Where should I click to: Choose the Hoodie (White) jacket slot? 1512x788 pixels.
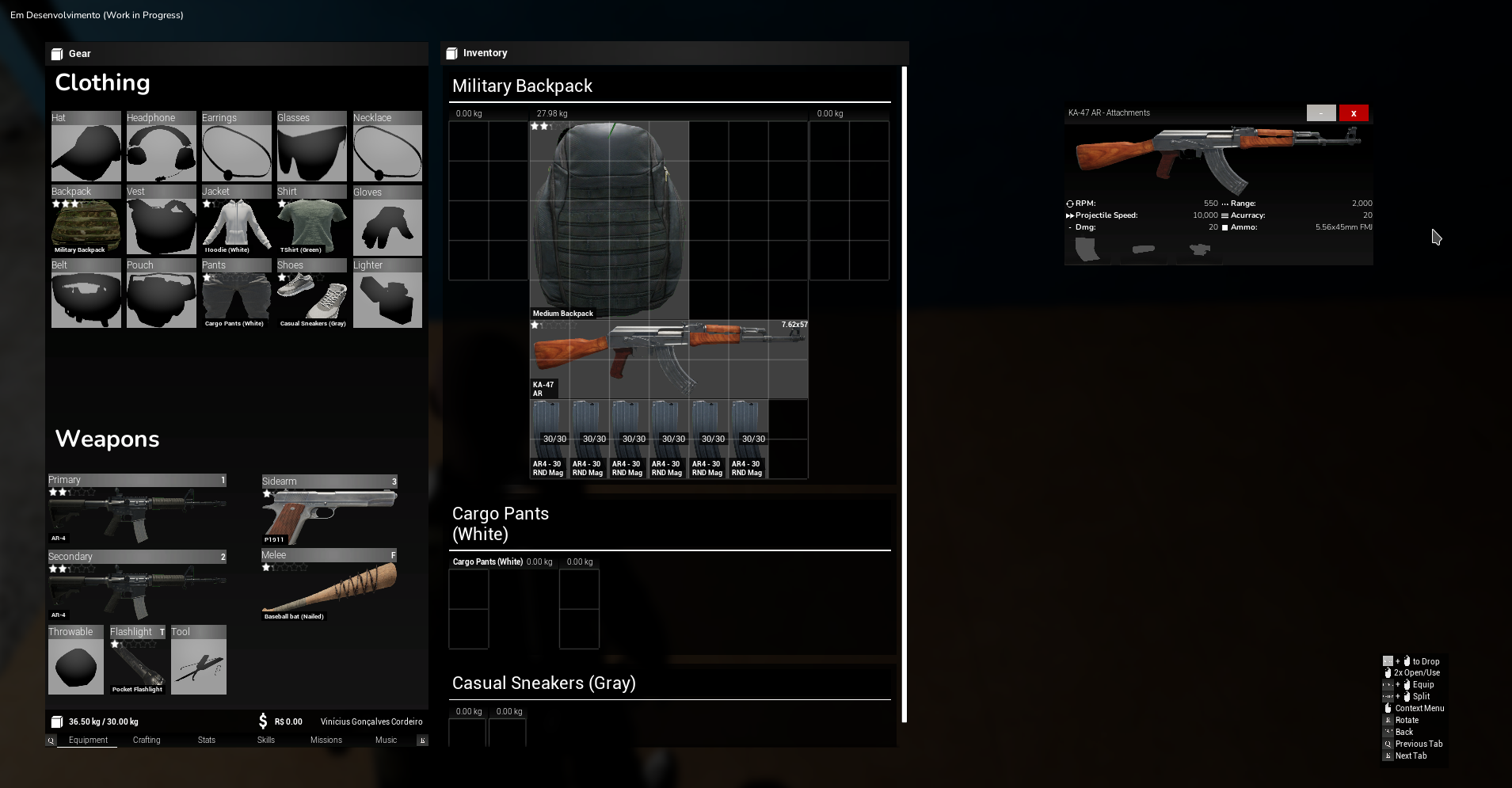(x=236, y=222)
